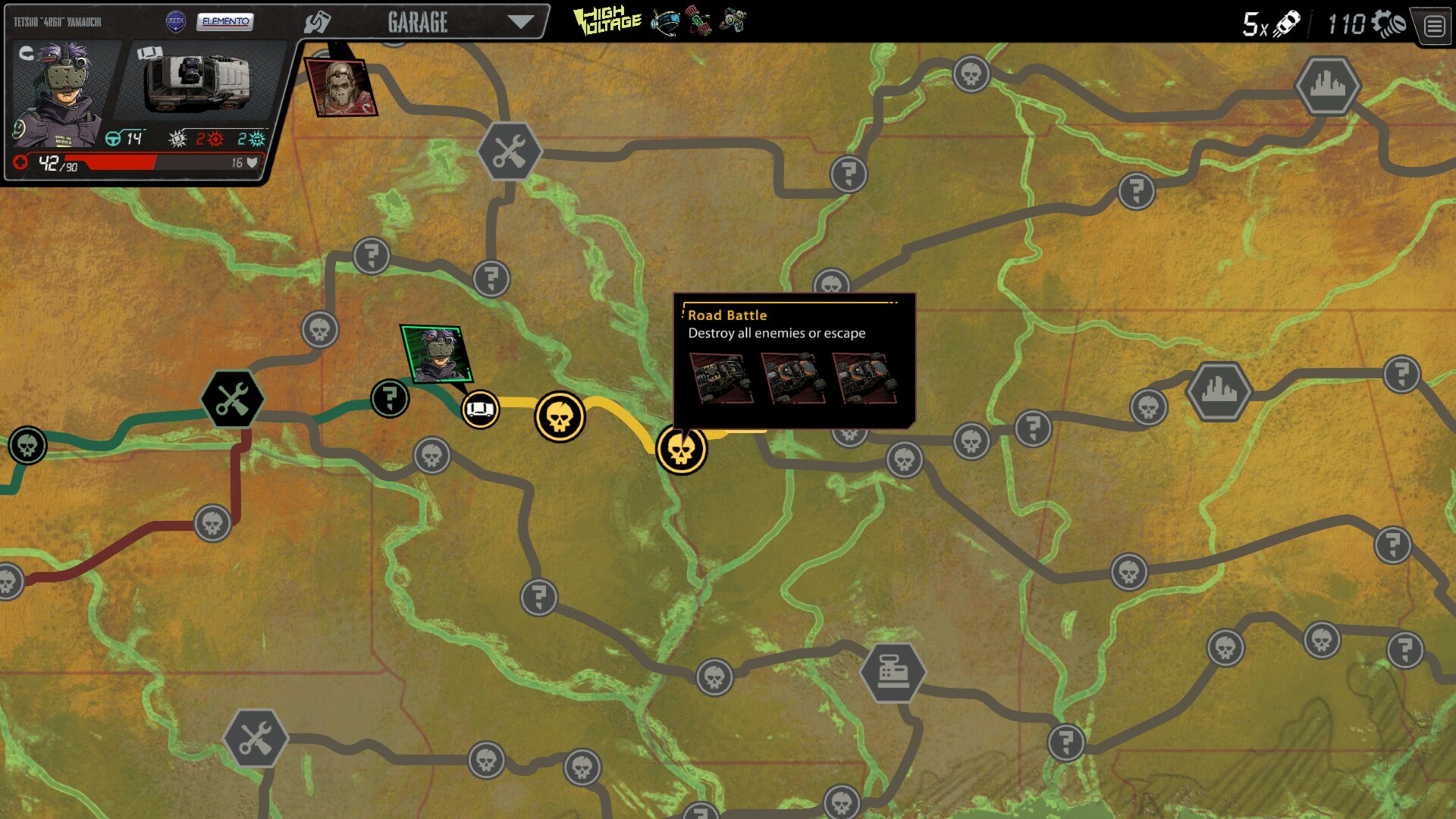Viewport: 1456px width, 819px height.
Task: Click the ELEMENTO badge on player panel
Action: point(224,23)
